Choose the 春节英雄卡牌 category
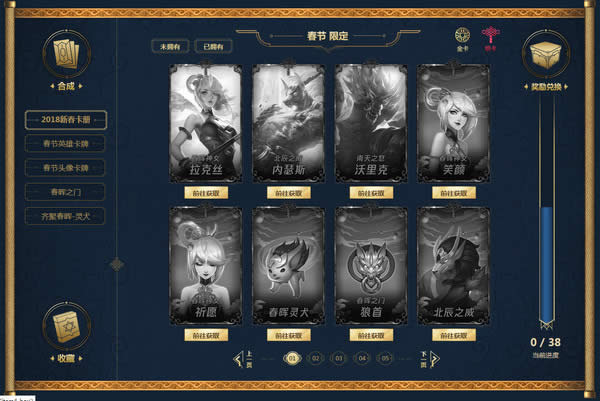600x401 pixels. (66, 144)
